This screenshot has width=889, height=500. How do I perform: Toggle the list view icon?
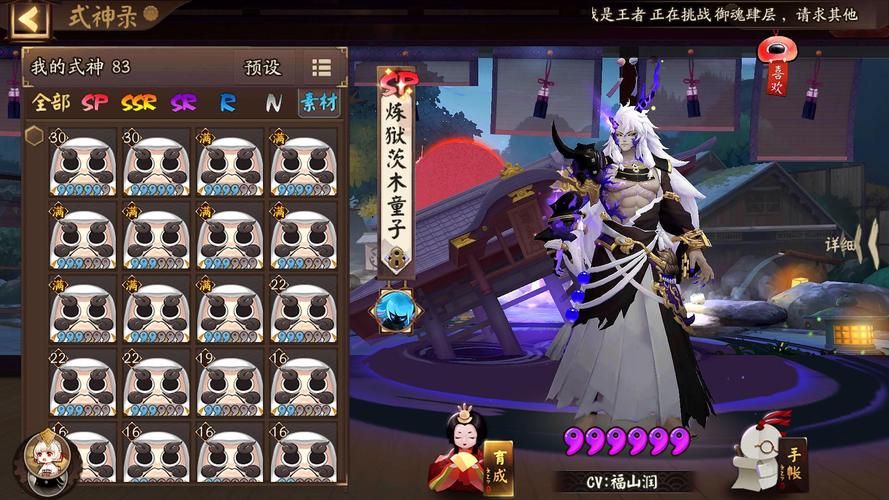click(321, 68)
